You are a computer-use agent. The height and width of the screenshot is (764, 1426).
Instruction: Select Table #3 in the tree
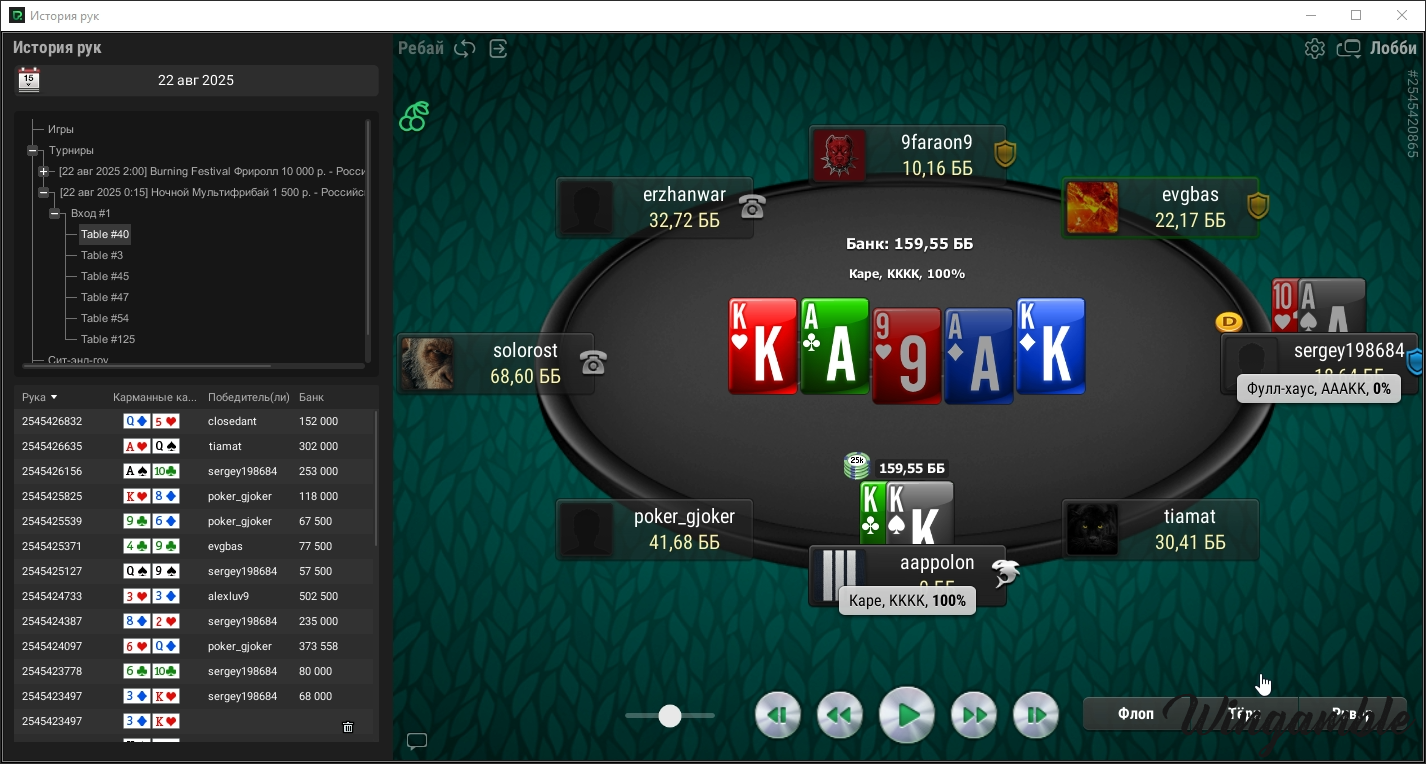(102, 255)
